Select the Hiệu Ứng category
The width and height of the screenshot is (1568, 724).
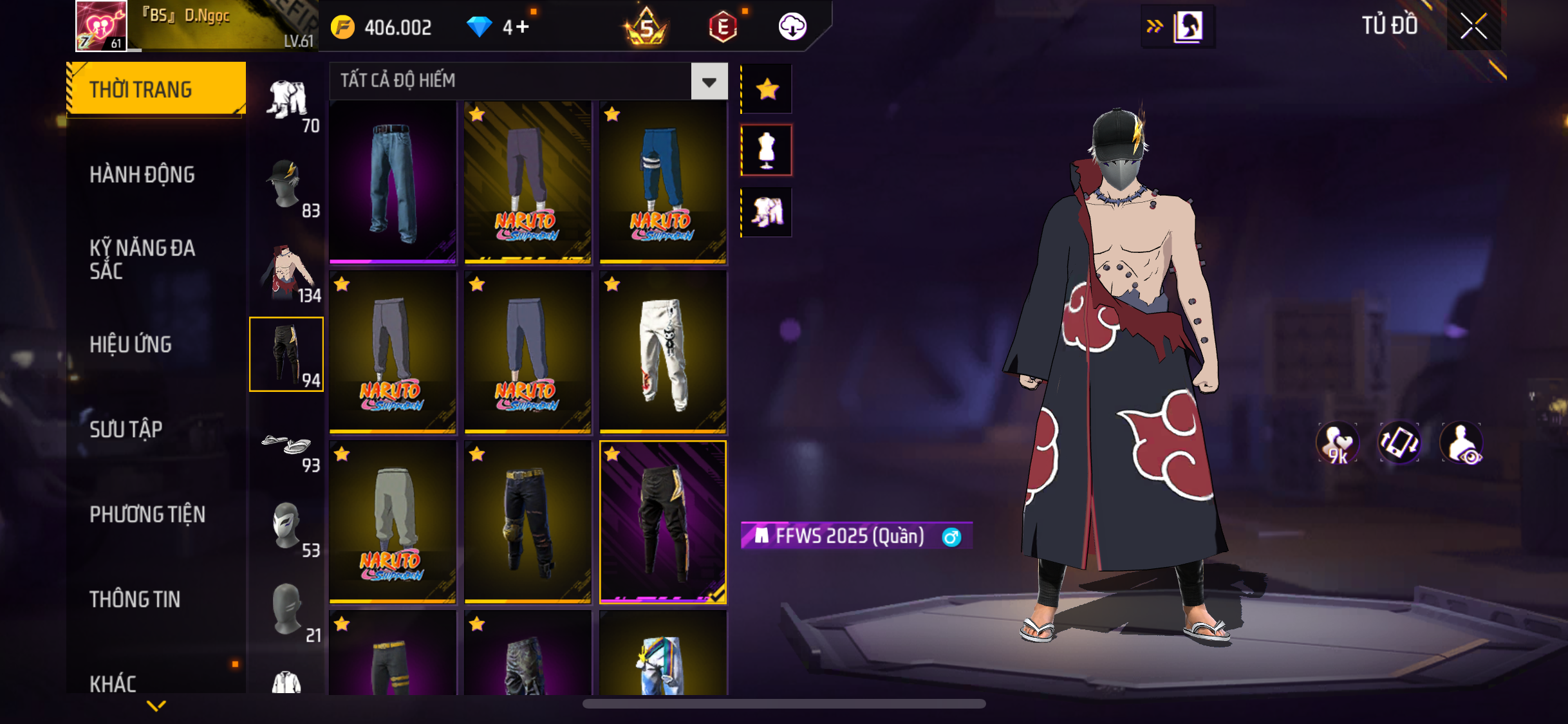pos(131,344)
